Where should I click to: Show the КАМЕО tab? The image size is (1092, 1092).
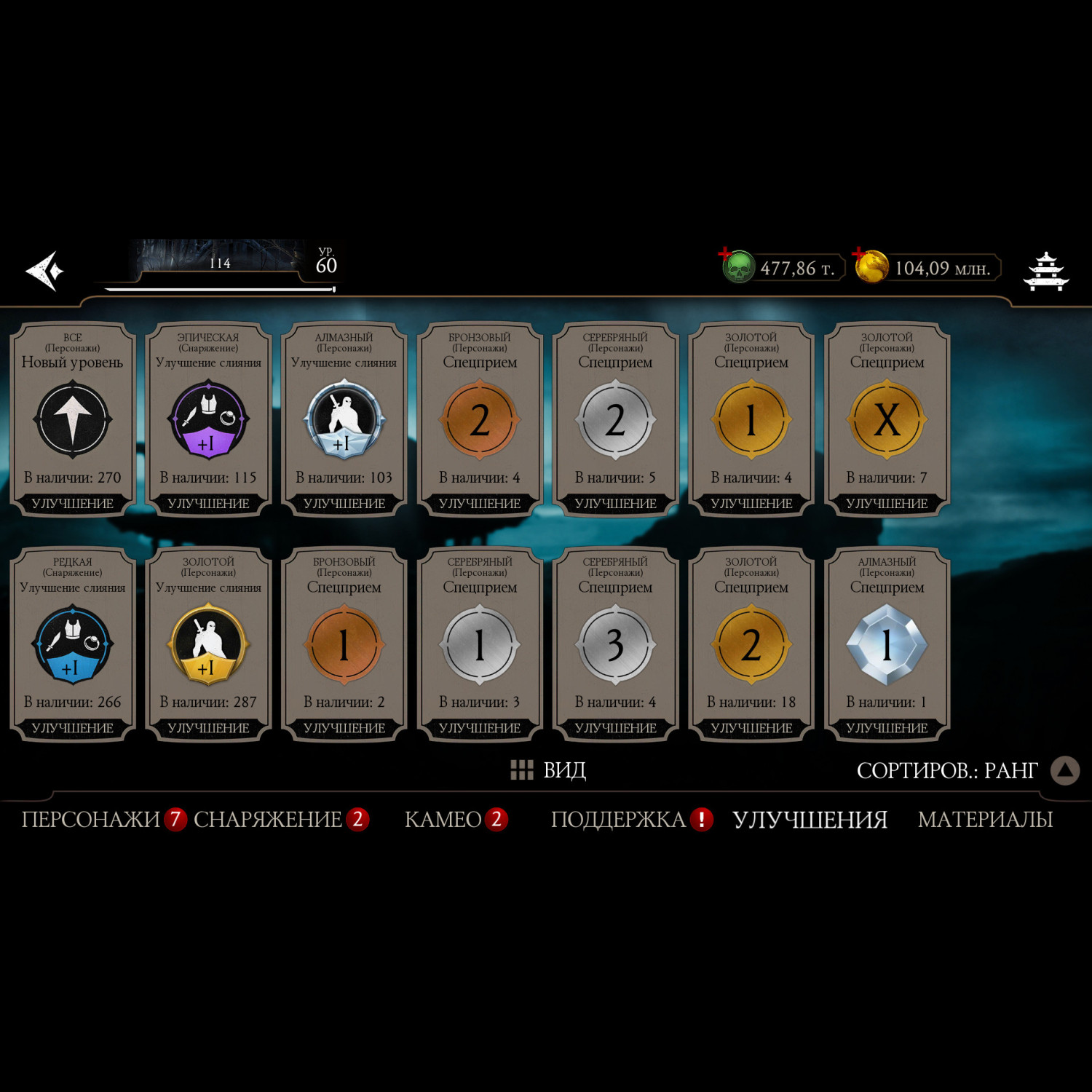click(x=443, y=820)
